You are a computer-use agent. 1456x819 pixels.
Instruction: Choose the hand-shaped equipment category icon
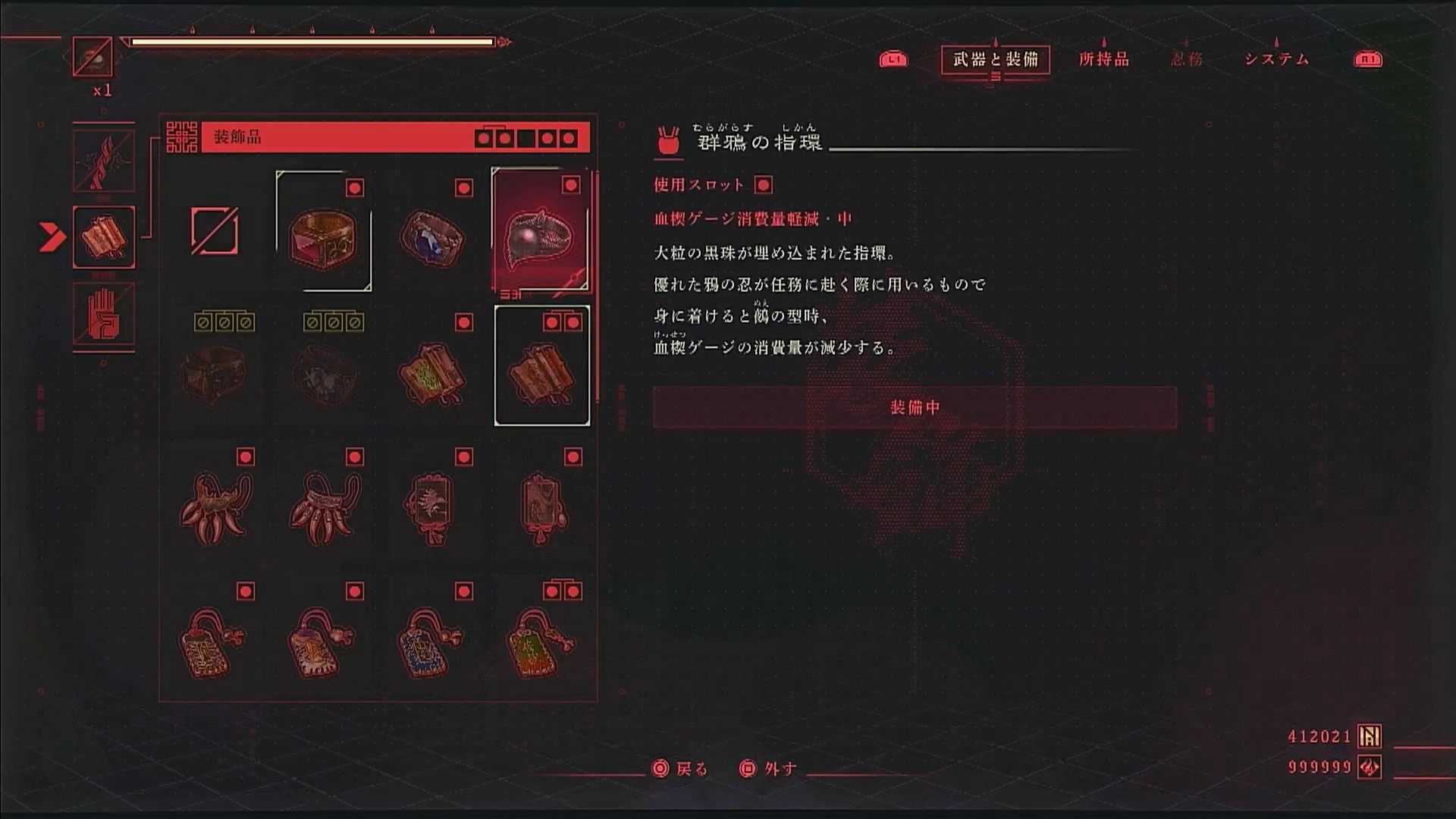(104, 314)
